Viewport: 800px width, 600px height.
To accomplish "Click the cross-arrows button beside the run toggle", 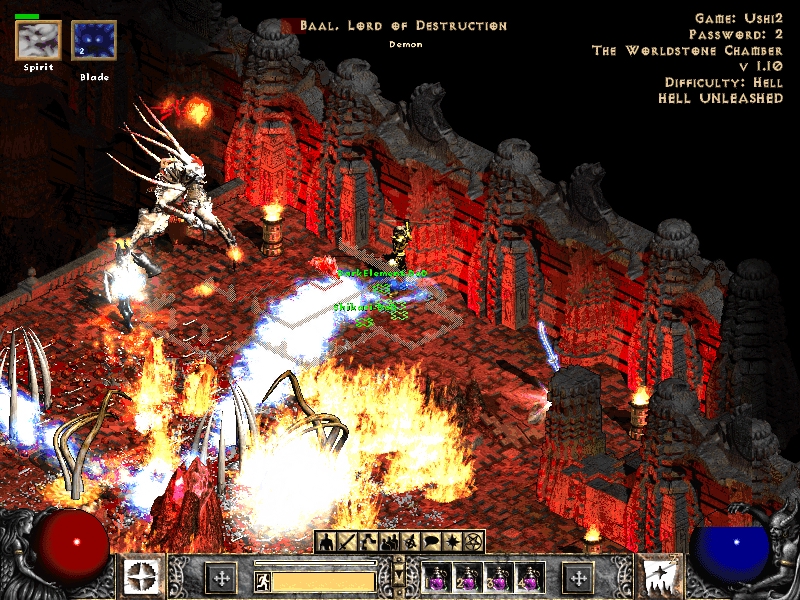I will pos(220,578).
